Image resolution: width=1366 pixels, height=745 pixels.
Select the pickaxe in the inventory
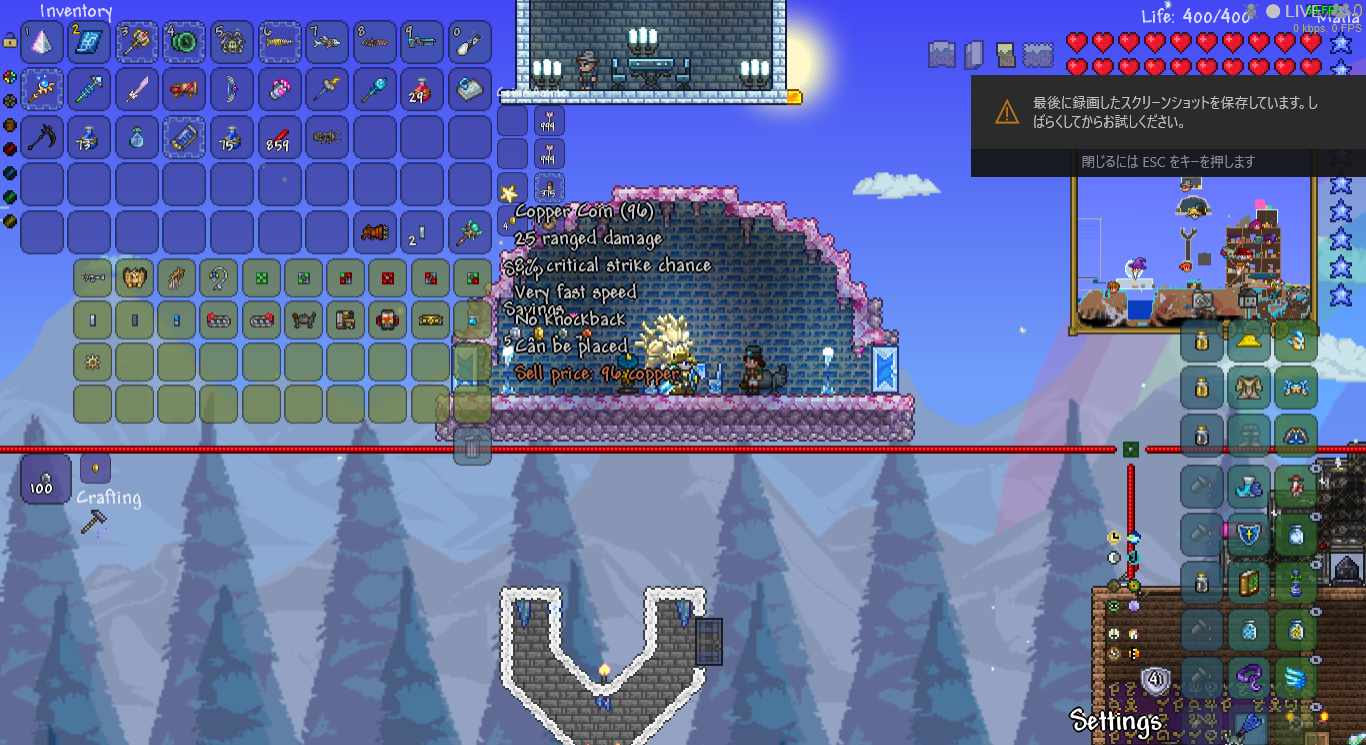(x=42, y=138)
